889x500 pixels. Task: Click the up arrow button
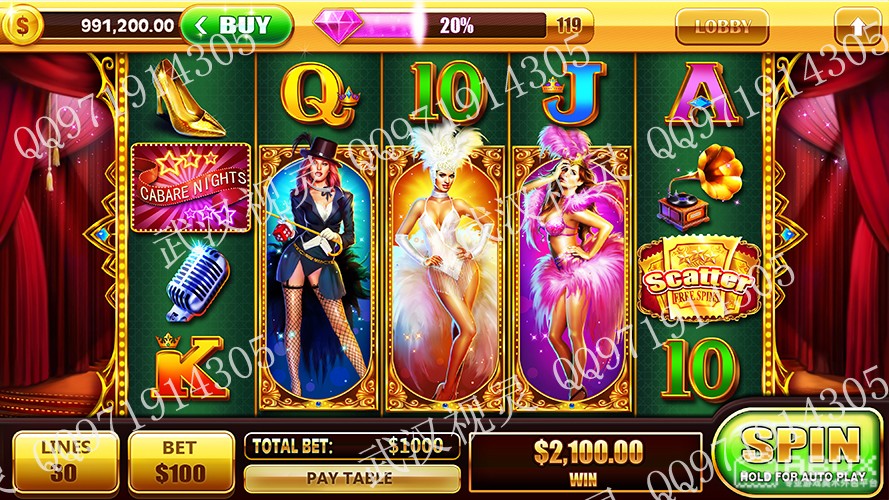pyautogui.click(x=859, y=25)
